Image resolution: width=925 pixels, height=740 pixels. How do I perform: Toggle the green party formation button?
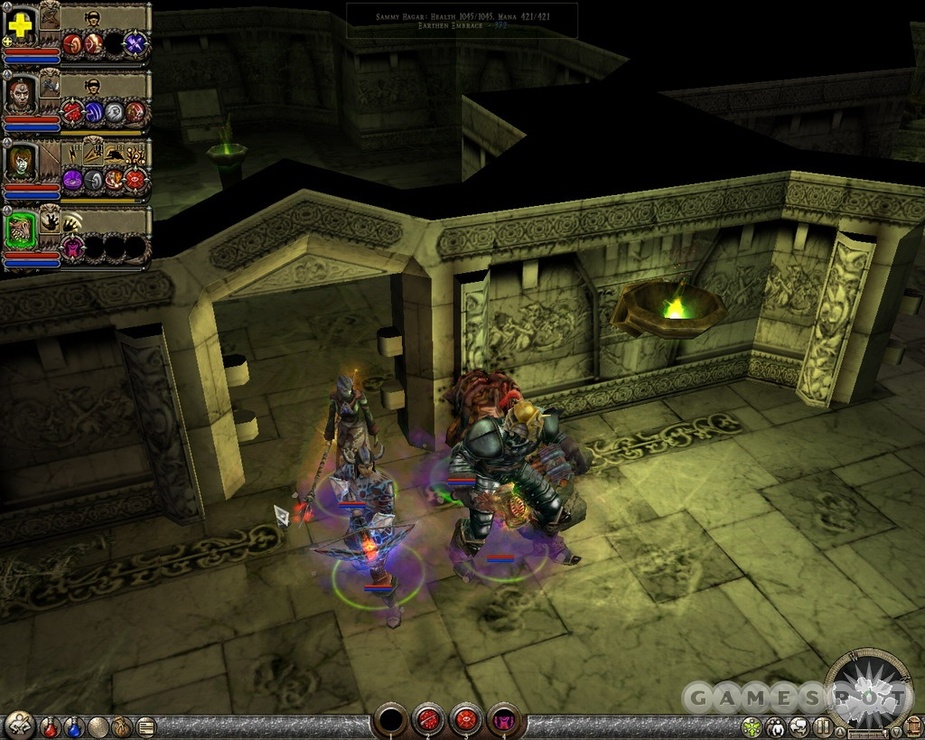pos(752,727)
